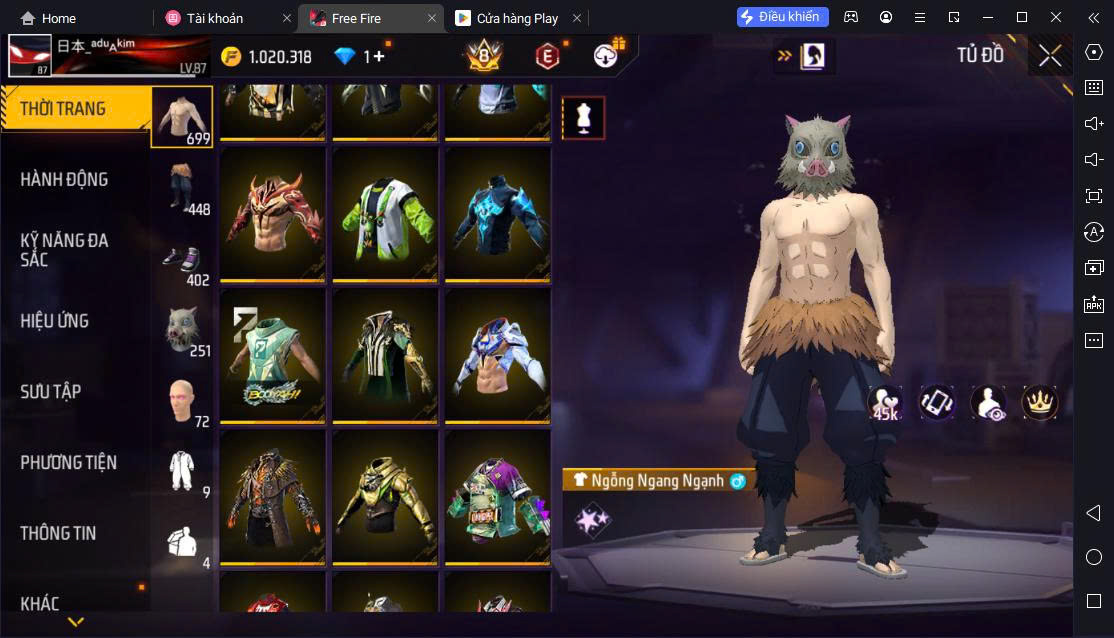The image size is (1114, 638).
Task: Choose the brown spiked leather coat
Action: pos(272,497)
